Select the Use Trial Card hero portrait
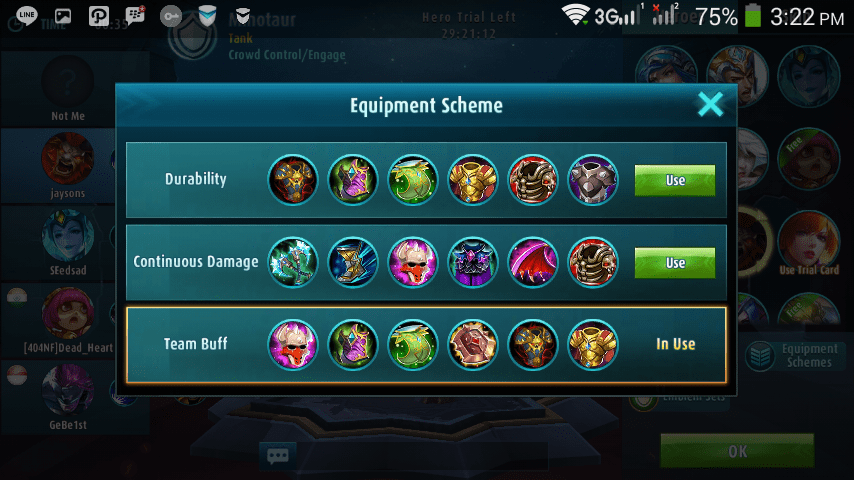The image size is (854, 480). (x=807, y=243)
